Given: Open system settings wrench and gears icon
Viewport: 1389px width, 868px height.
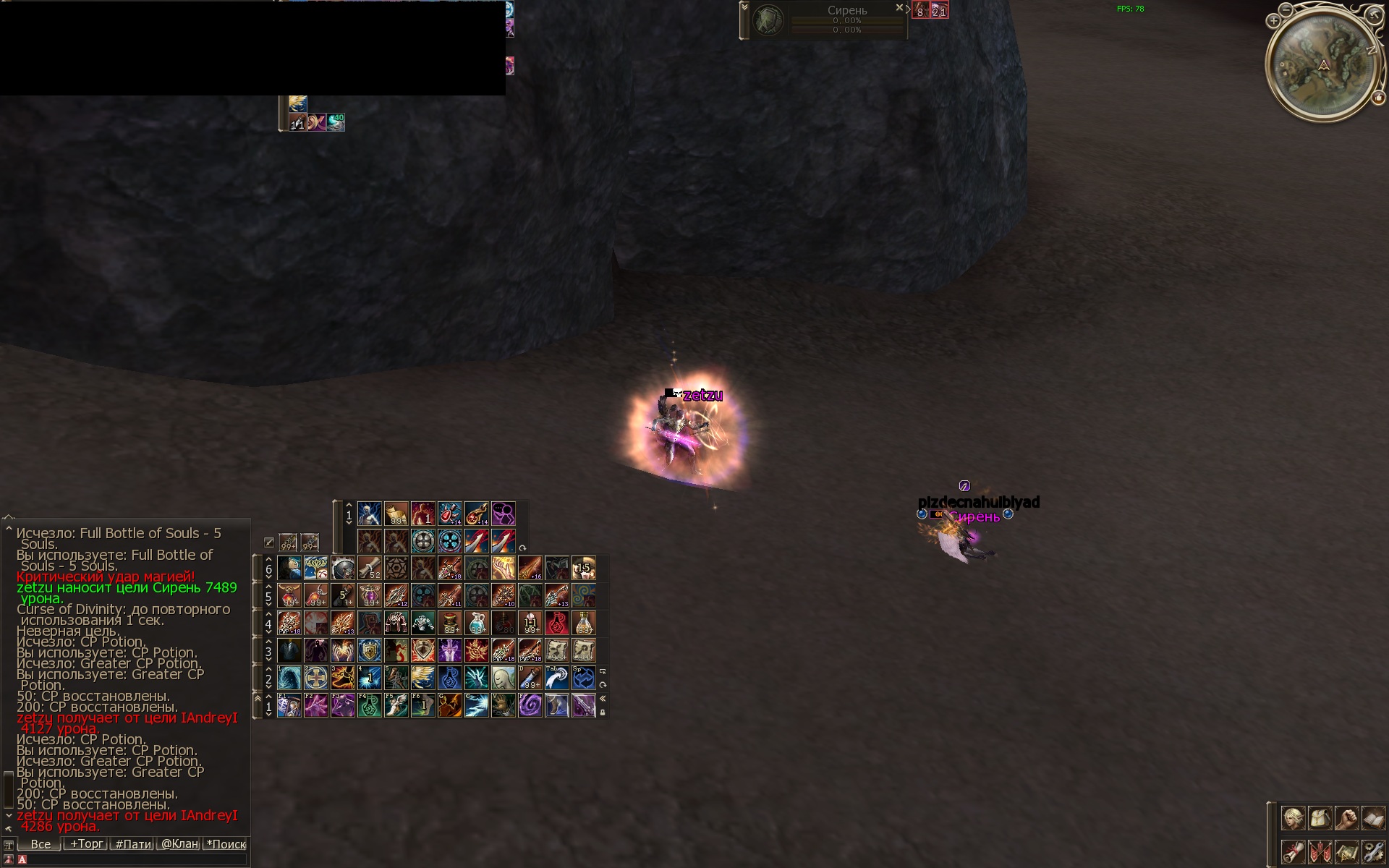Looking at the screenshot, I should [x=1373, y=851].
